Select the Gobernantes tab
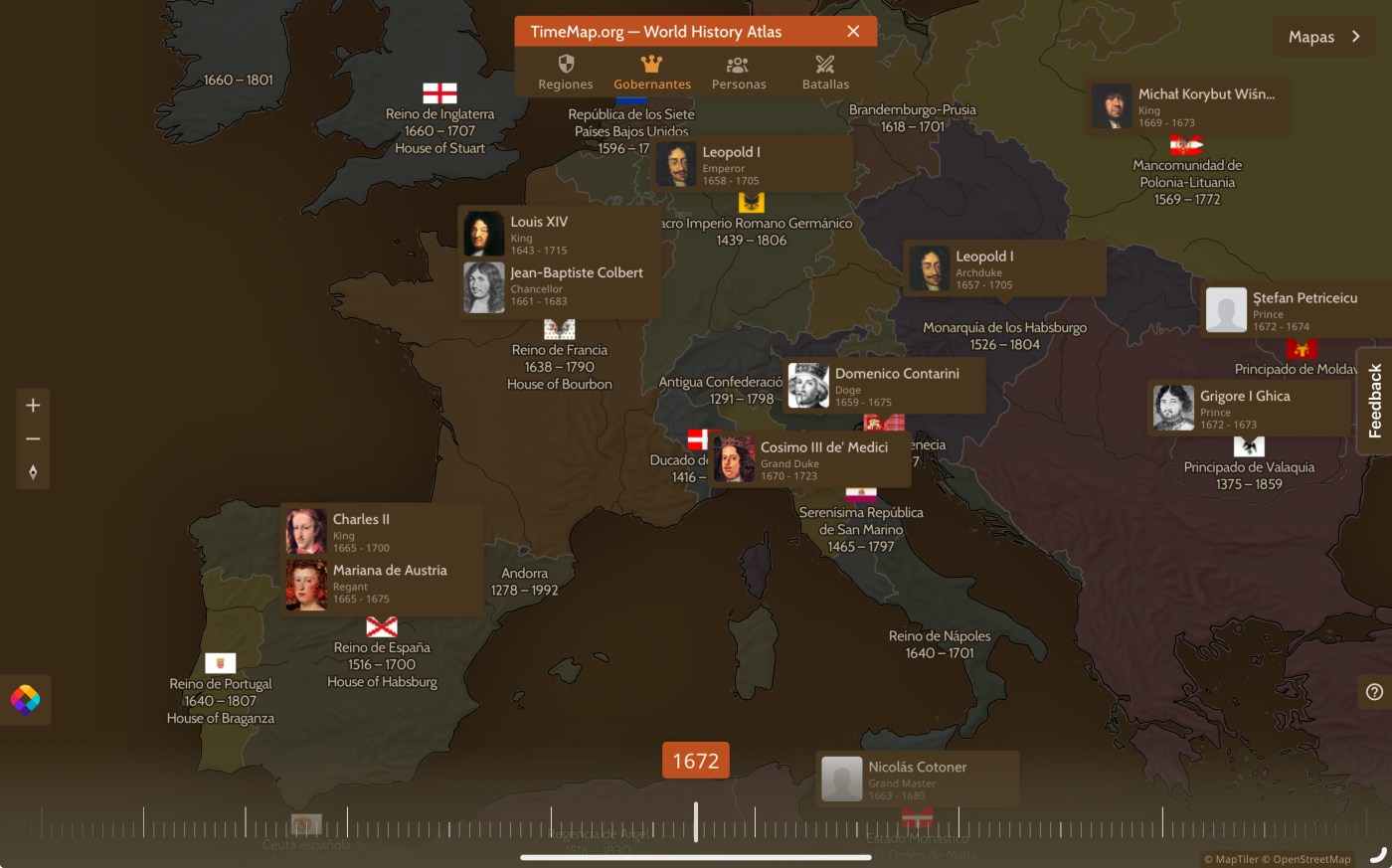 tap(652, 73)
